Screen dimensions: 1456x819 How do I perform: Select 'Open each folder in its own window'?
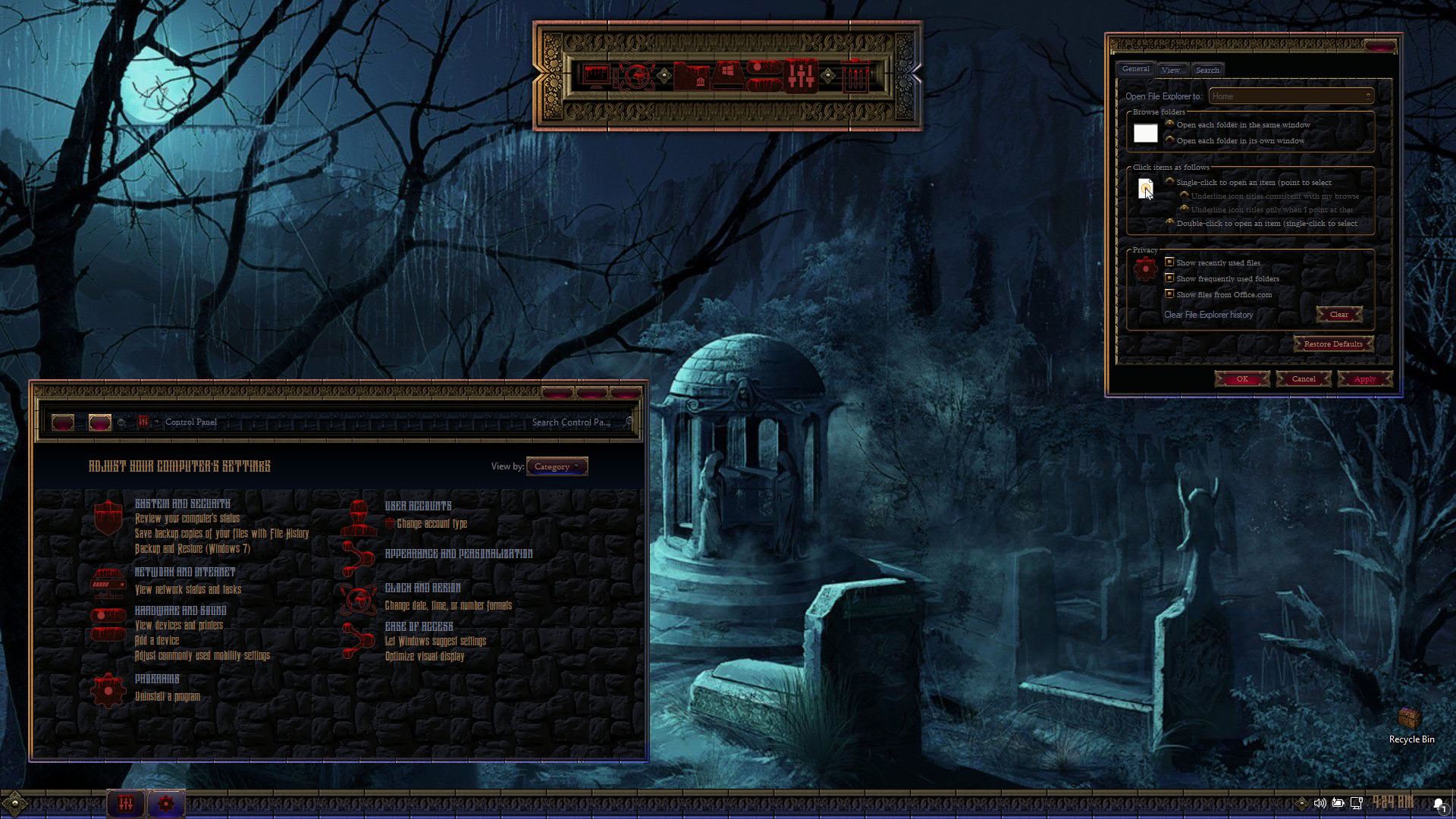(1170, 140)
